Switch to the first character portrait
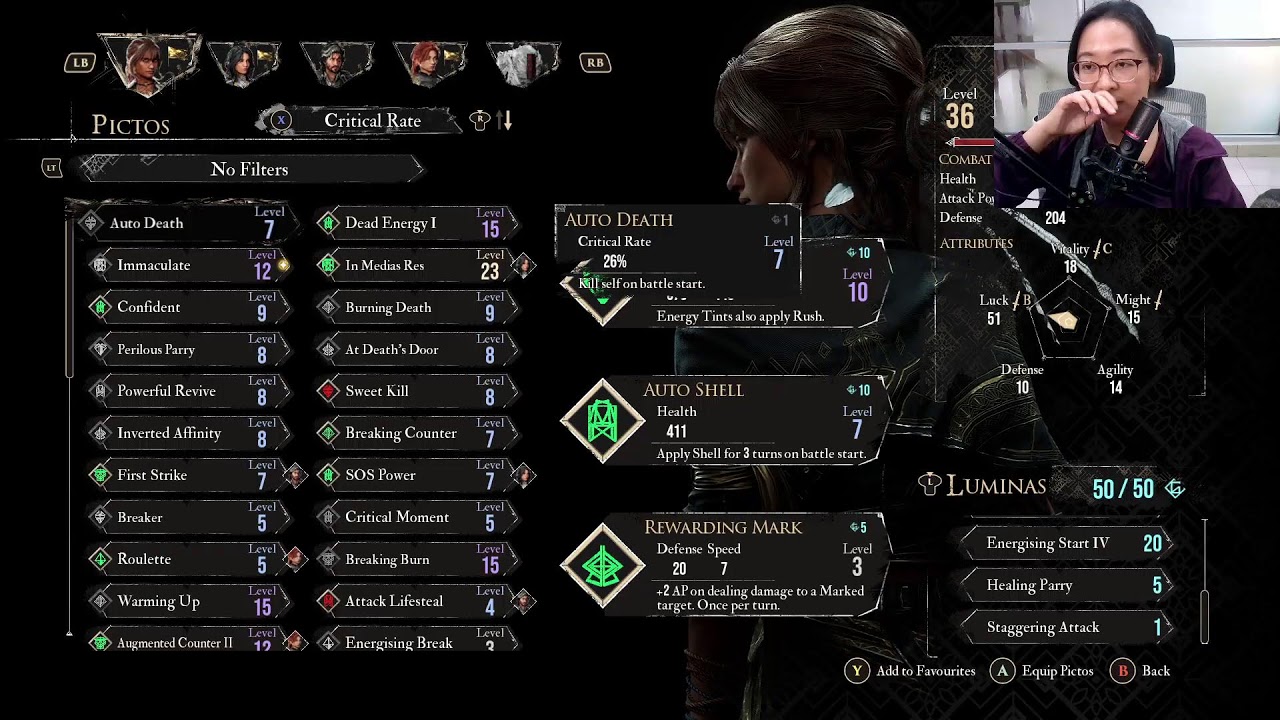 point(148,63)
